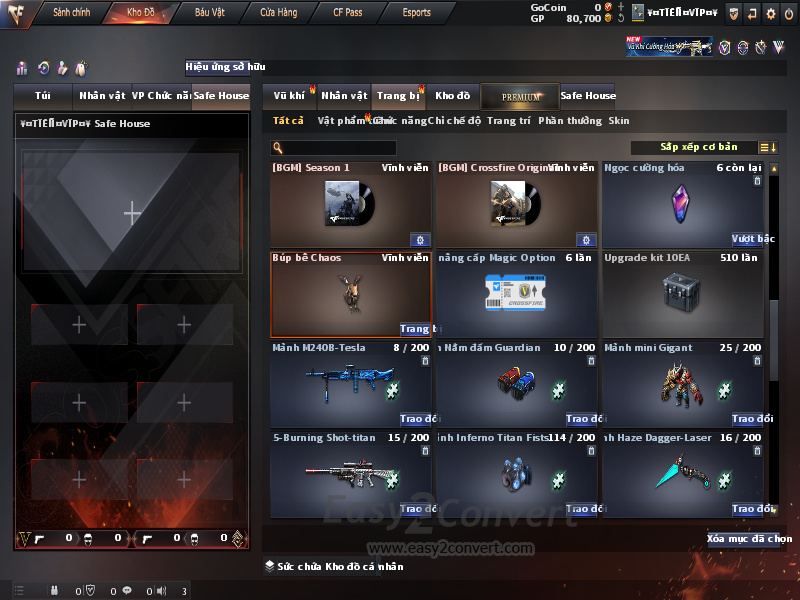Screen dimensions: 800x600
Task: Open the Cửa Hàng shop tab
Action: [278, 13]
